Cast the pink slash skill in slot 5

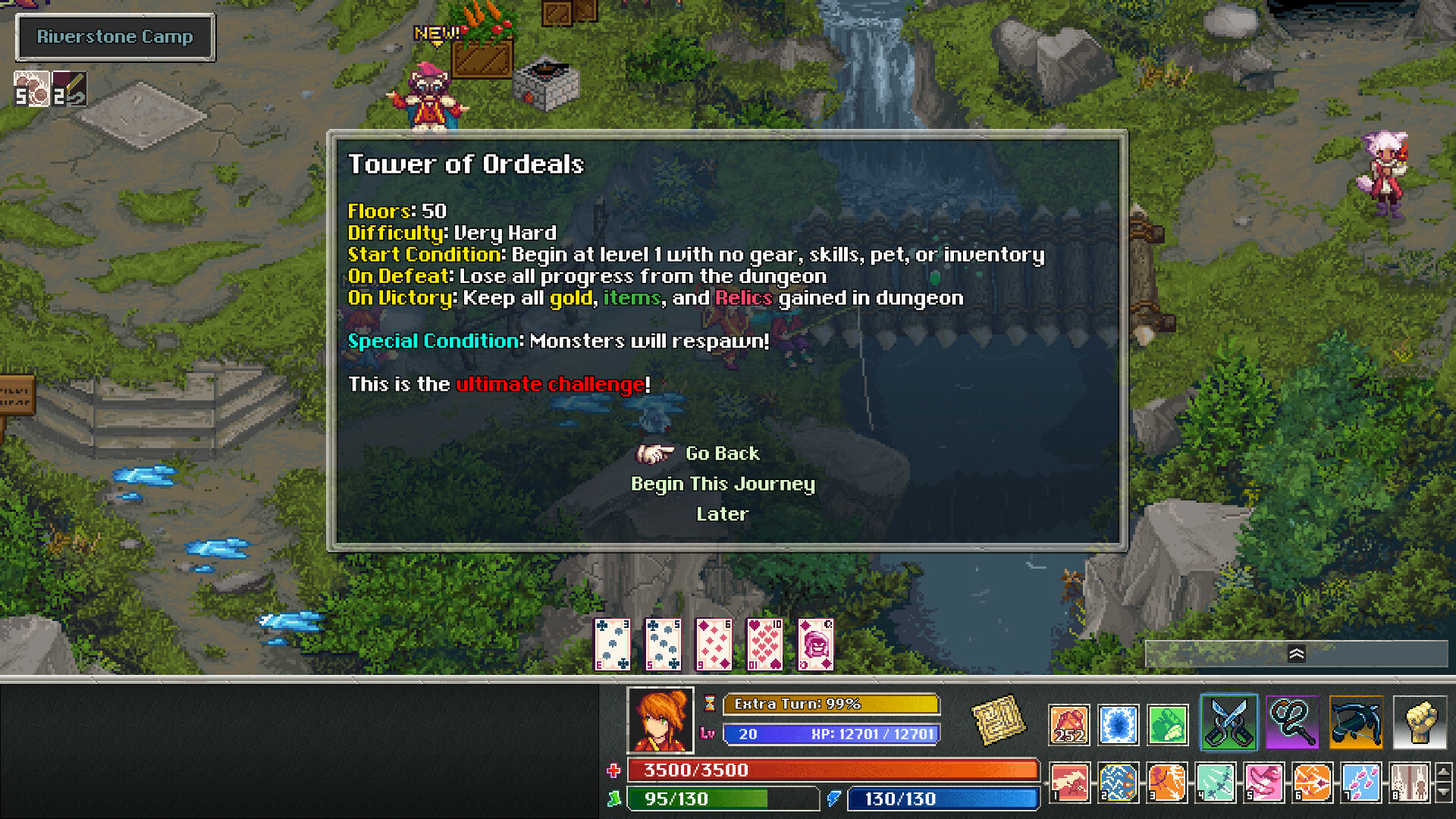pyautogui.click(x=1266, y=783)
